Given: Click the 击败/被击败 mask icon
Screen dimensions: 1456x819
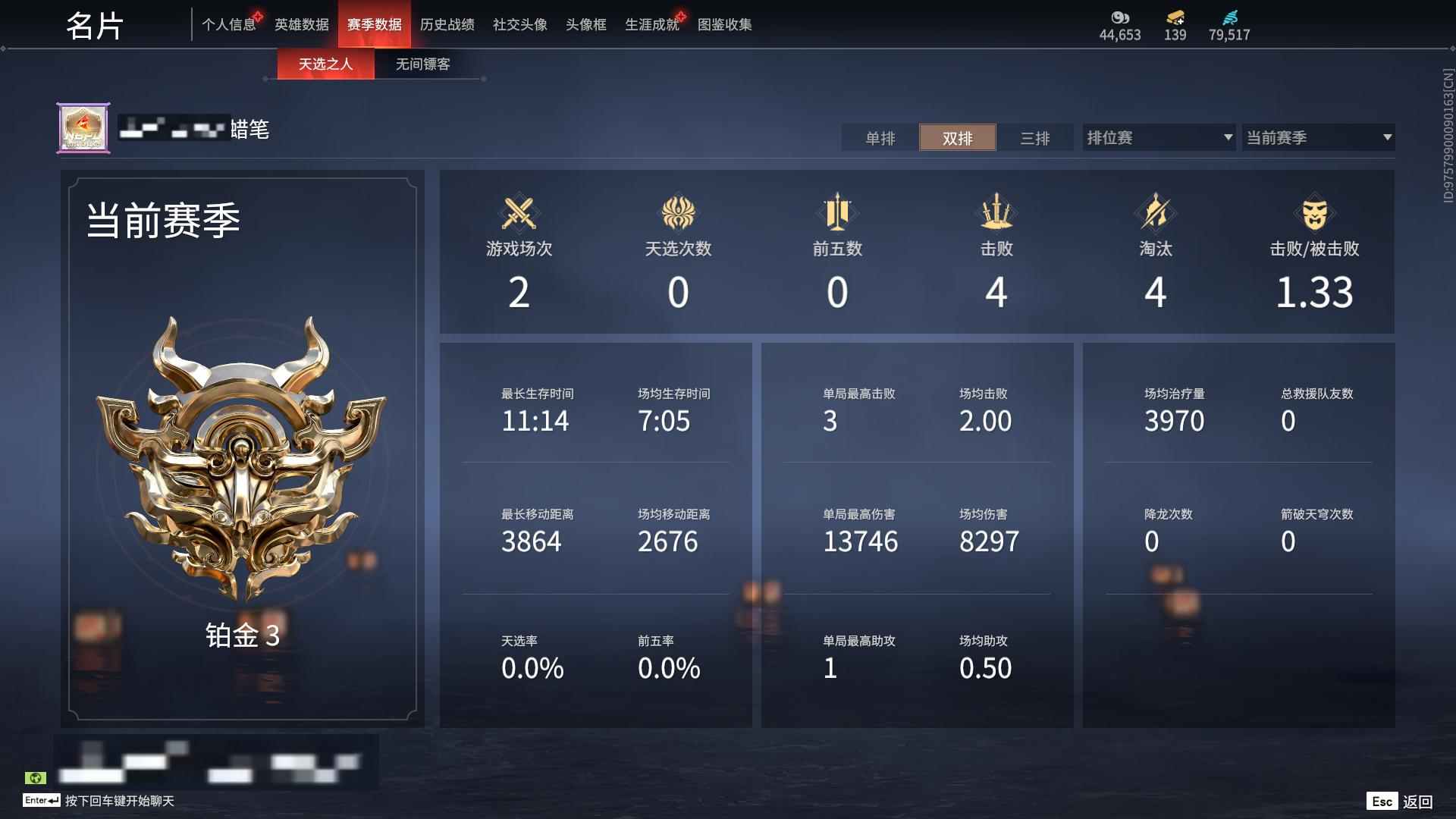Looking at the screenshot, I should (x=1314, y=215).
